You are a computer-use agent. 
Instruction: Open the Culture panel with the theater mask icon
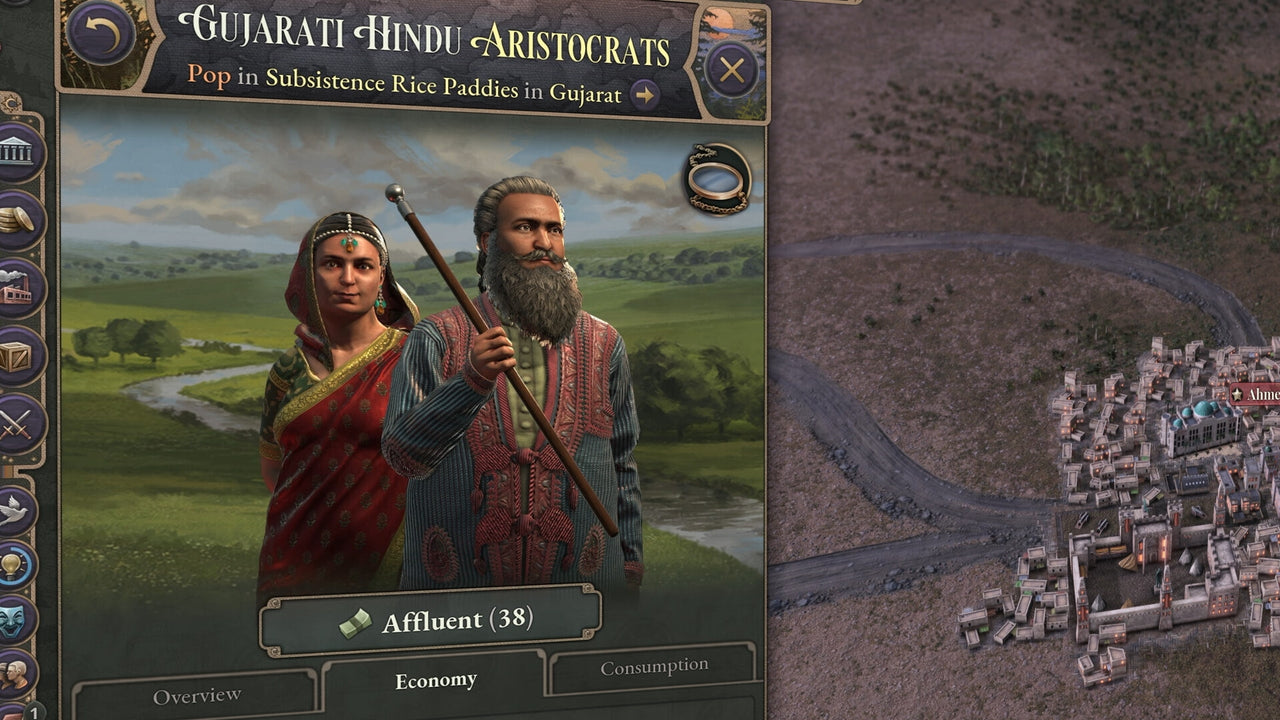pyautogui.click(x=15, y=619)
